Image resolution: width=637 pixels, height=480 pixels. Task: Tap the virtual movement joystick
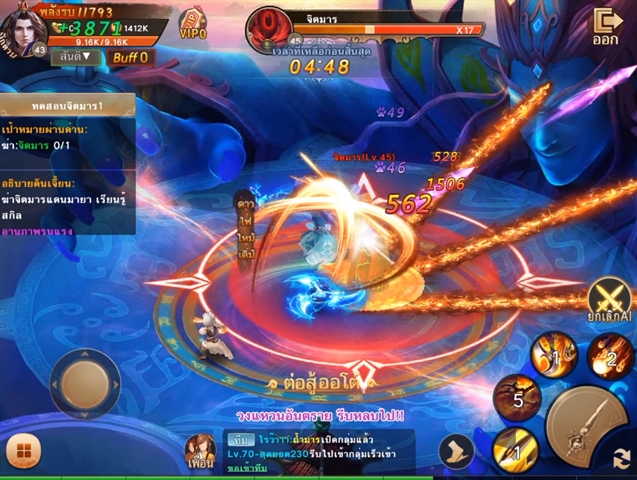tap(85, 382)
